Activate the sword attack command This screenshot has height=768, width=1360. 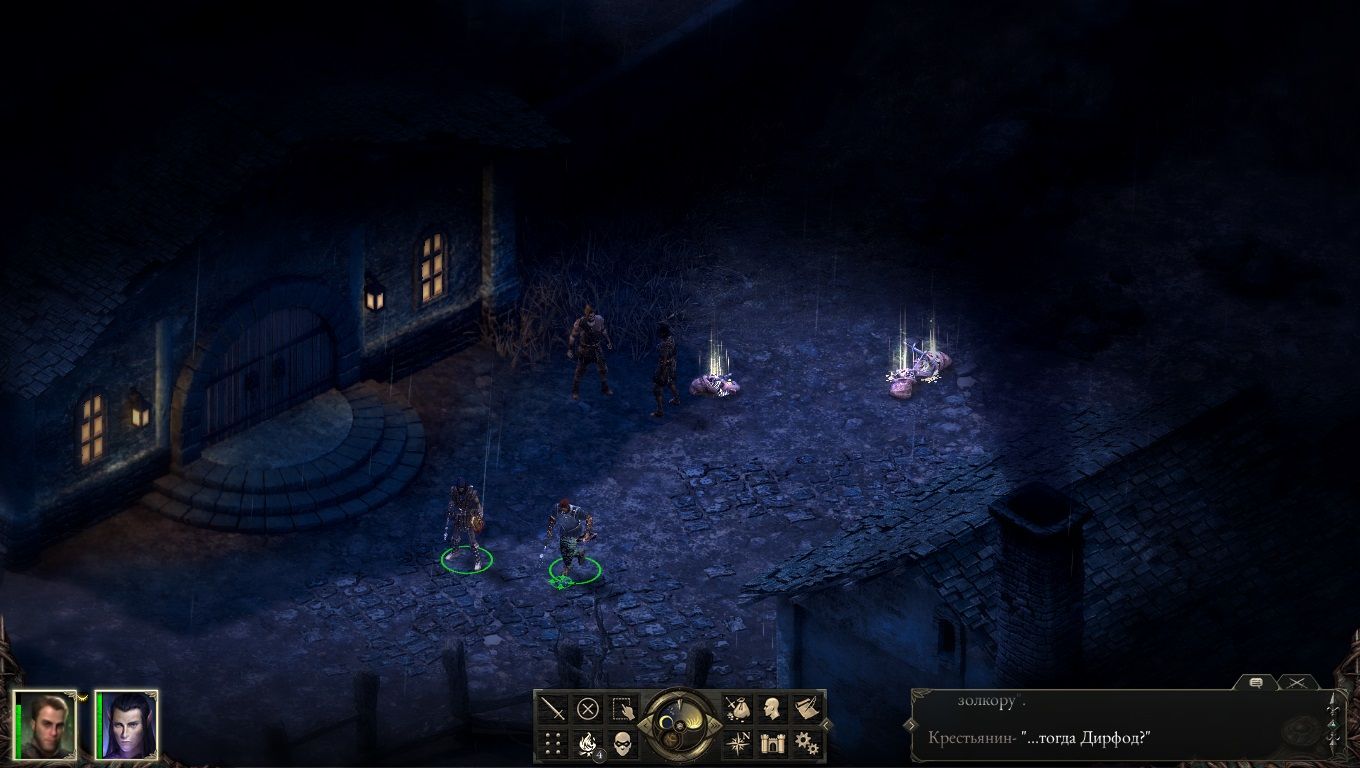click(553, 709)
